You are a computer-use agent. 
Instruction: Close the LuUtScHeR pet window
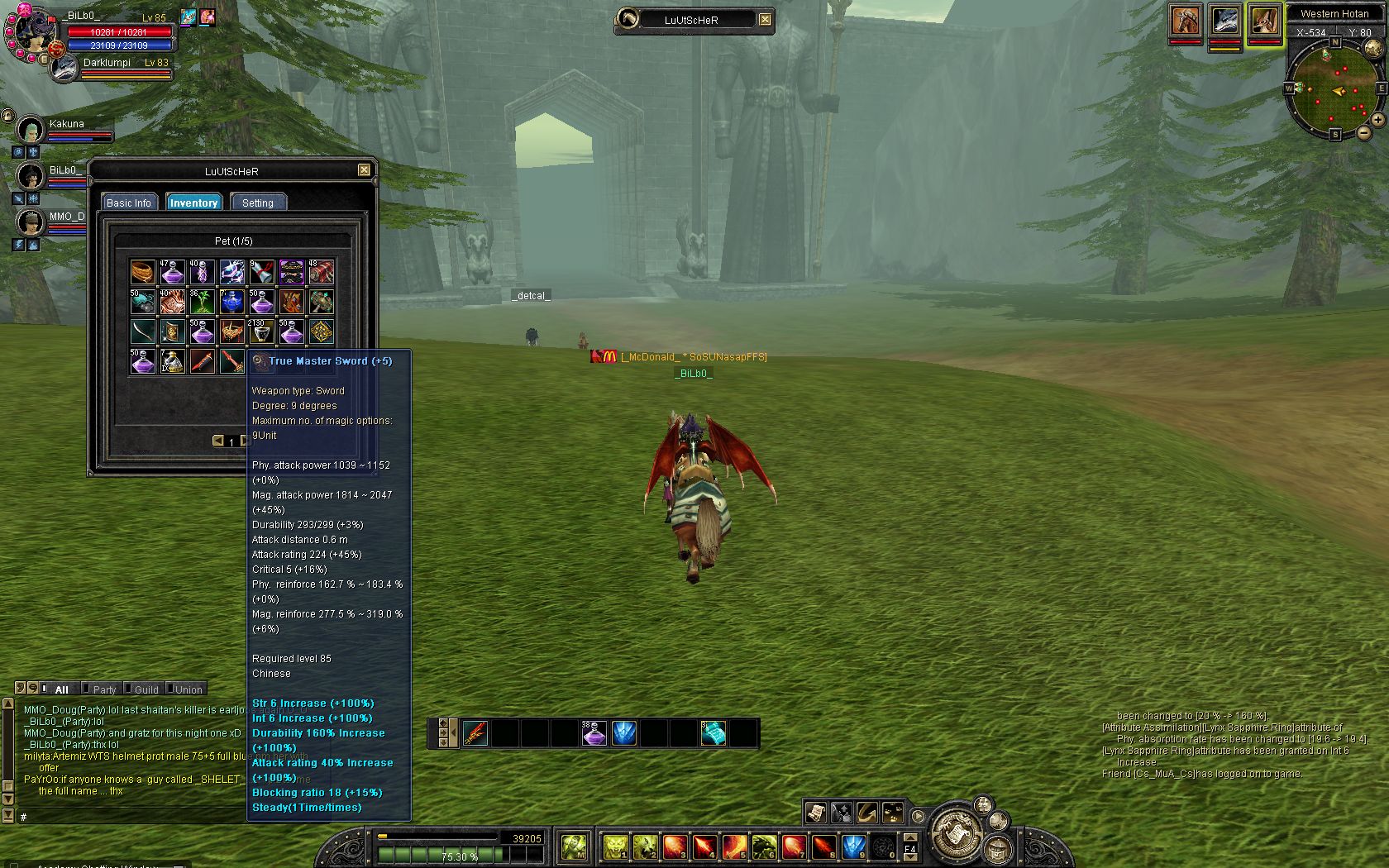tap(364, 170)
